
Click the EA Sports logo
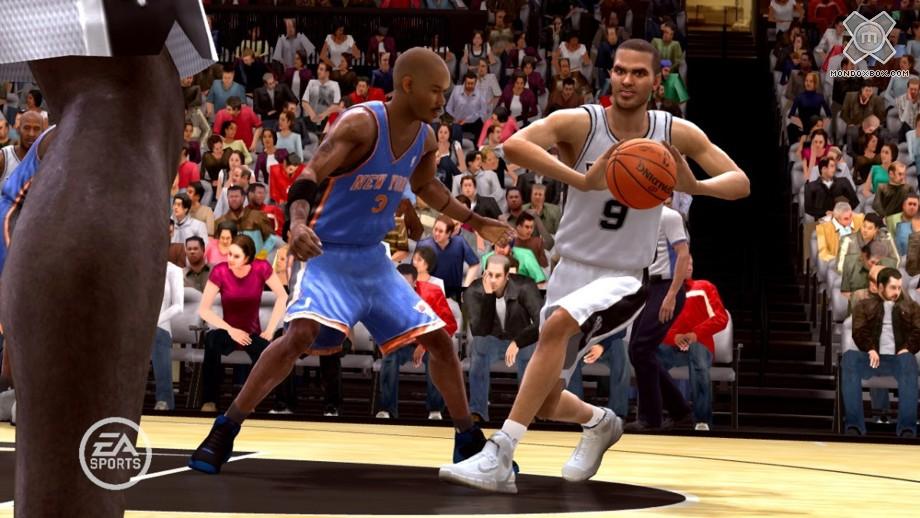(115, 453)
